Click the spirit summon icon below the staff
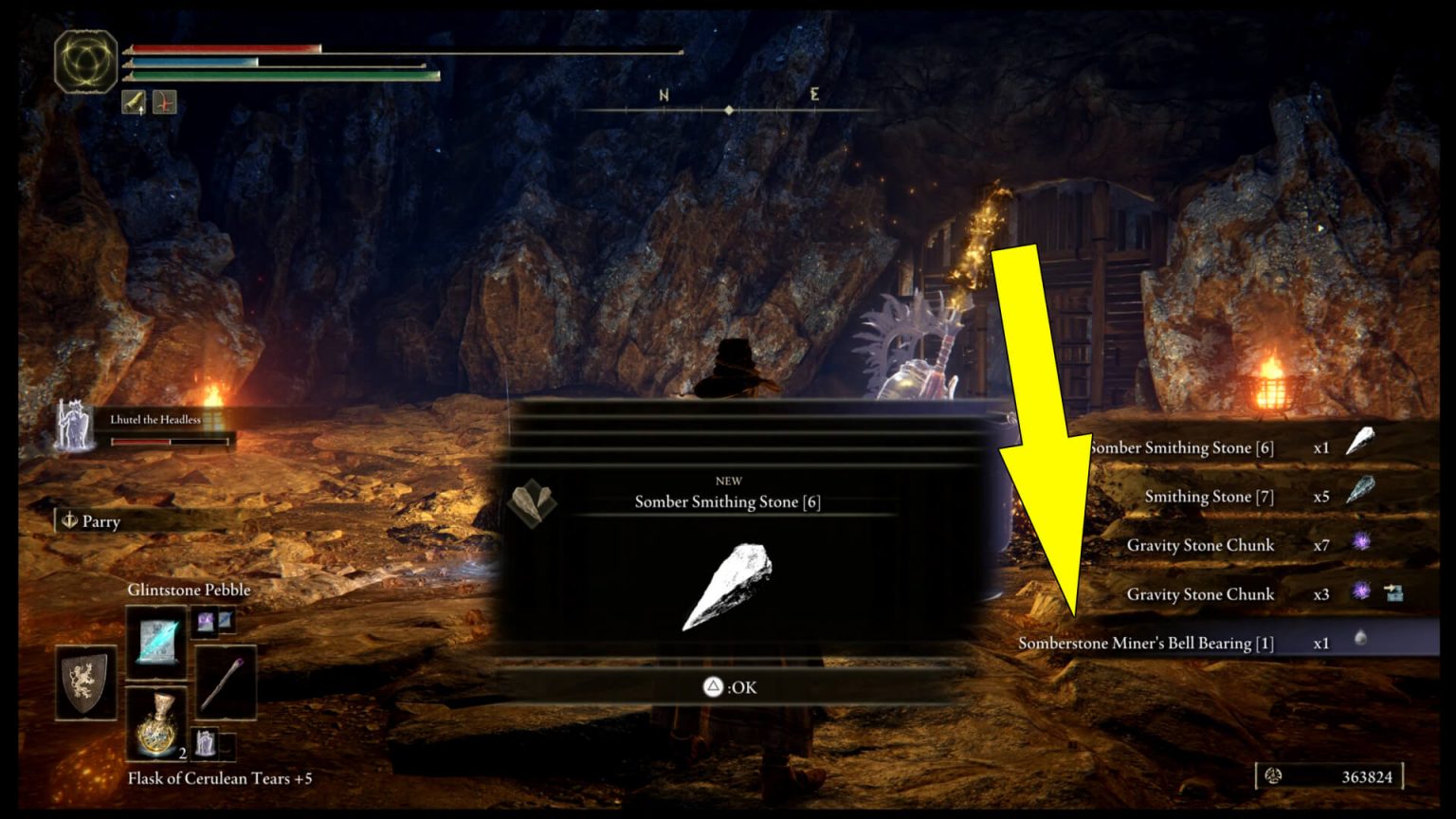1456x819 pixels. coord(207,742)
